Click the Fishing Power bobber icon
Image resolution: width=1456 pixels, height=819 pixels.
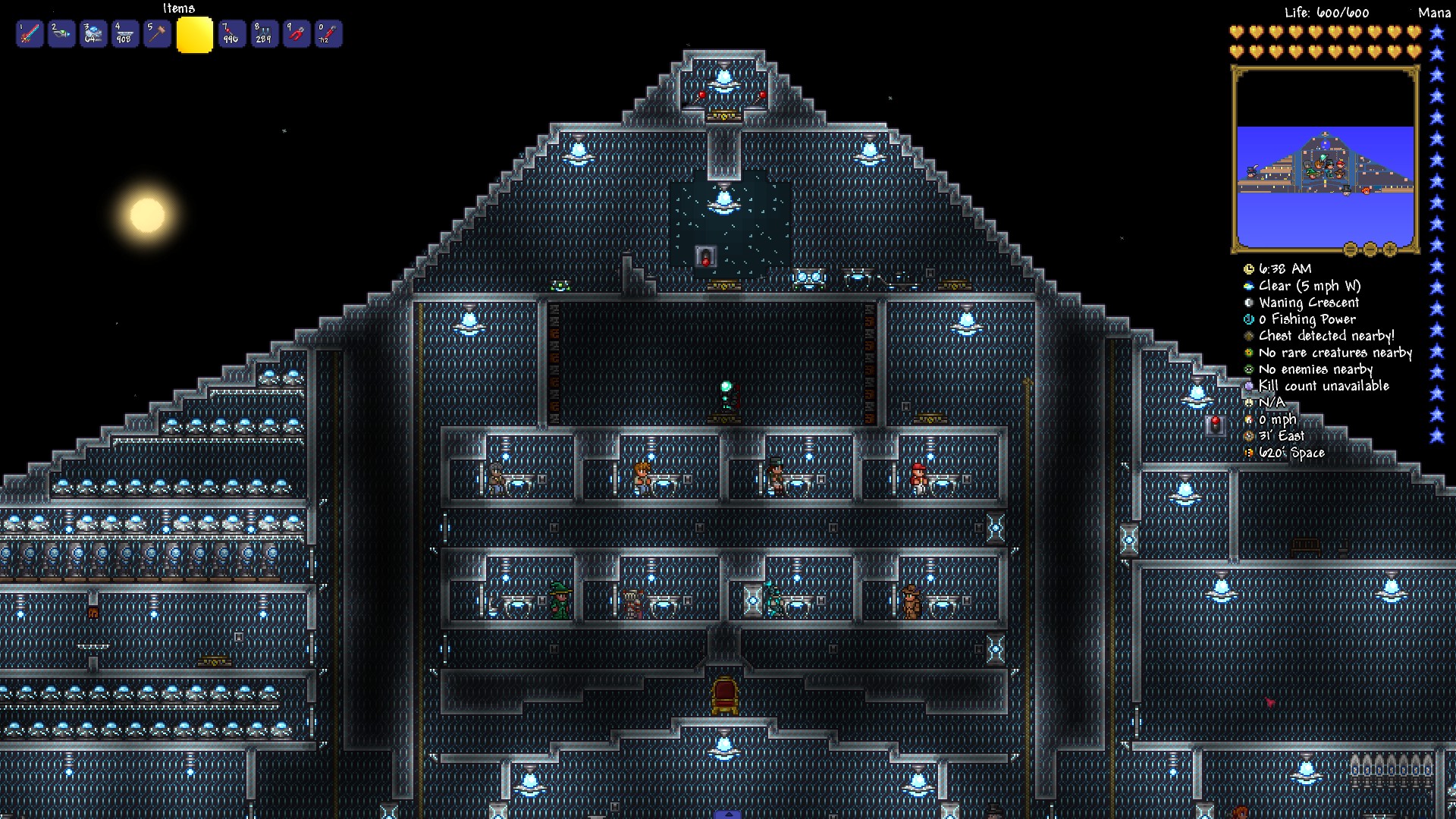point(1248,319)
